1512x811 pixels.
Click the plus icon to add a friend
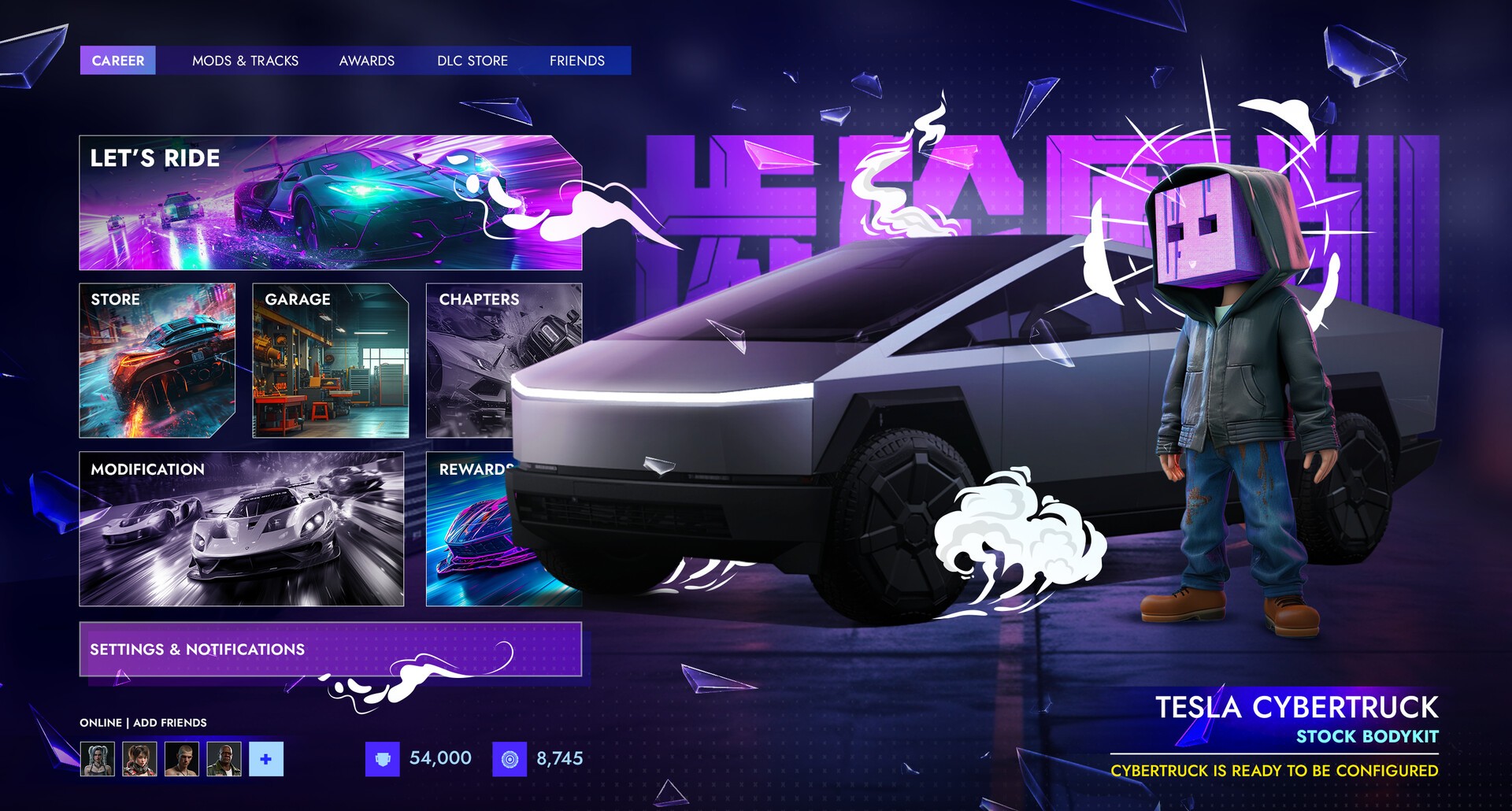265,760
